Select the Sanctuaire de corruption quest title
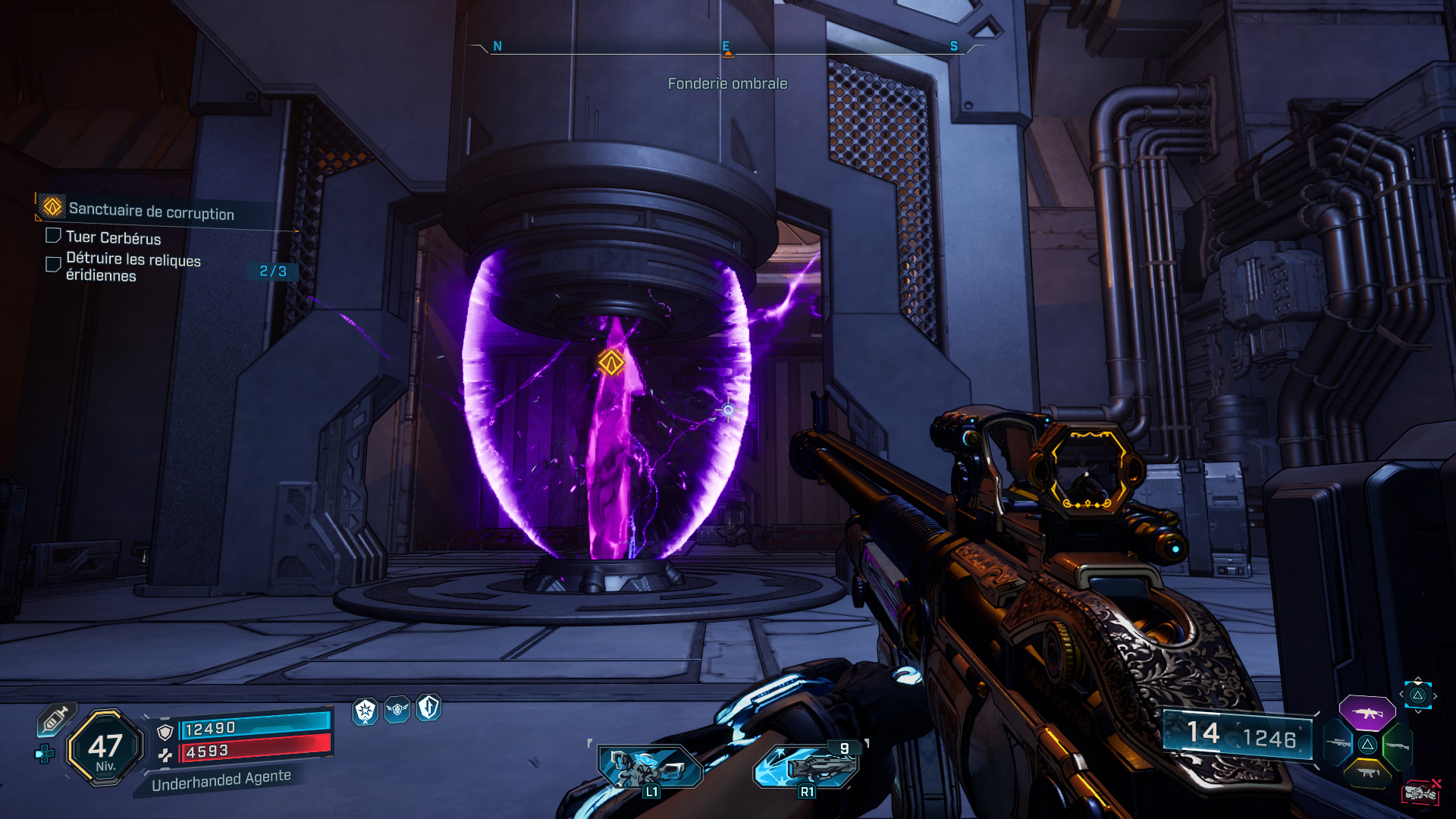1456x819 pixels. (x=151, y=212)
